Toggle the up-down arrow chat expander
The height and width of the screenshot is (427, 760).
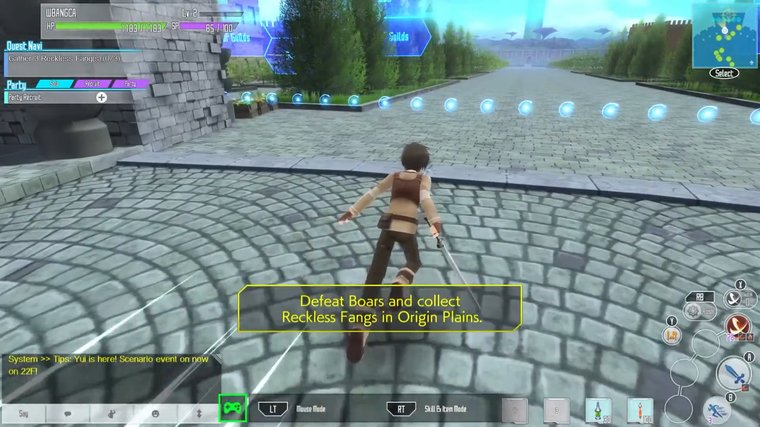coord(198,411)
